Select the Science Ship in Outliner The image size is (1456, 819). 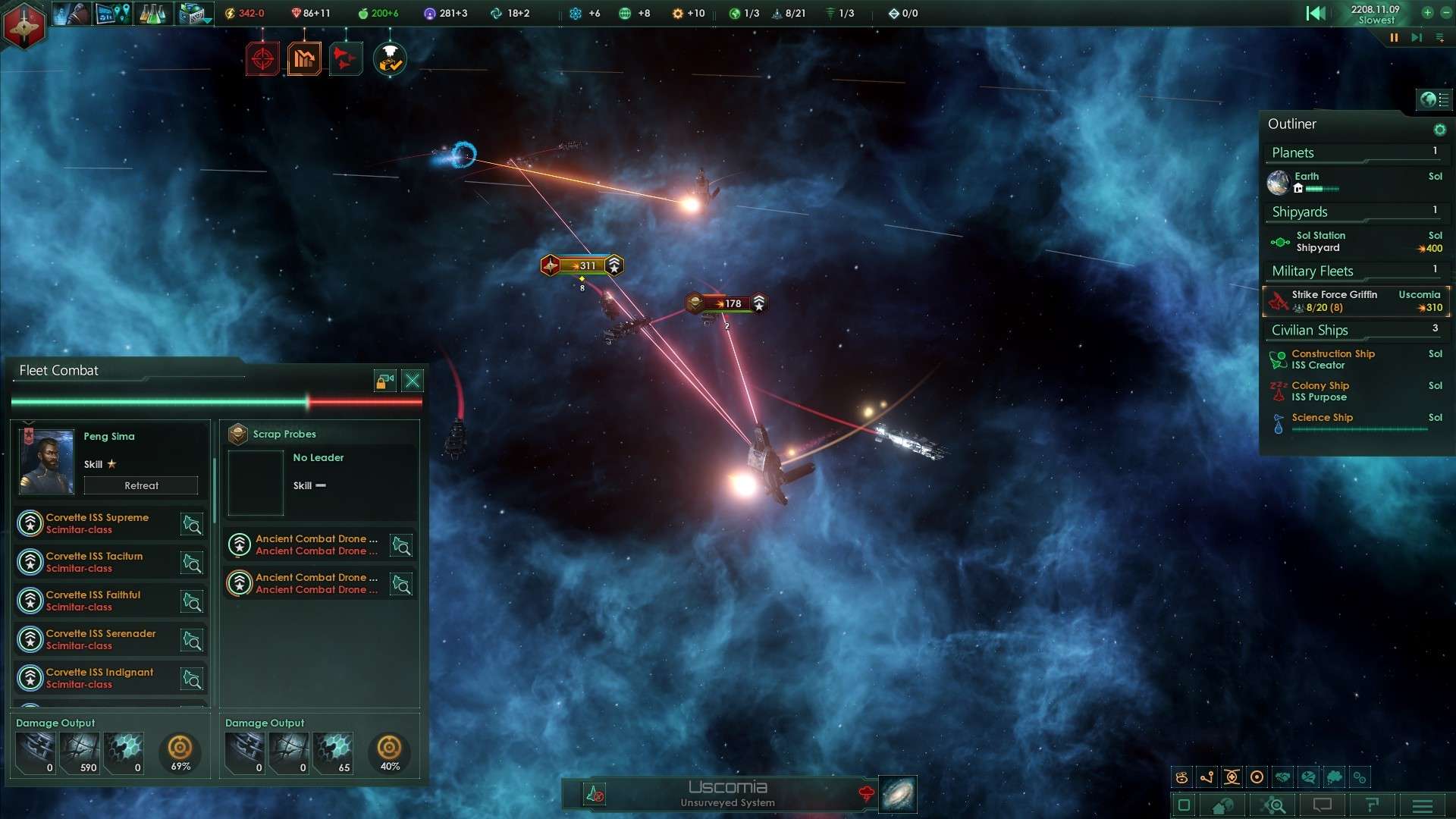1322,418
